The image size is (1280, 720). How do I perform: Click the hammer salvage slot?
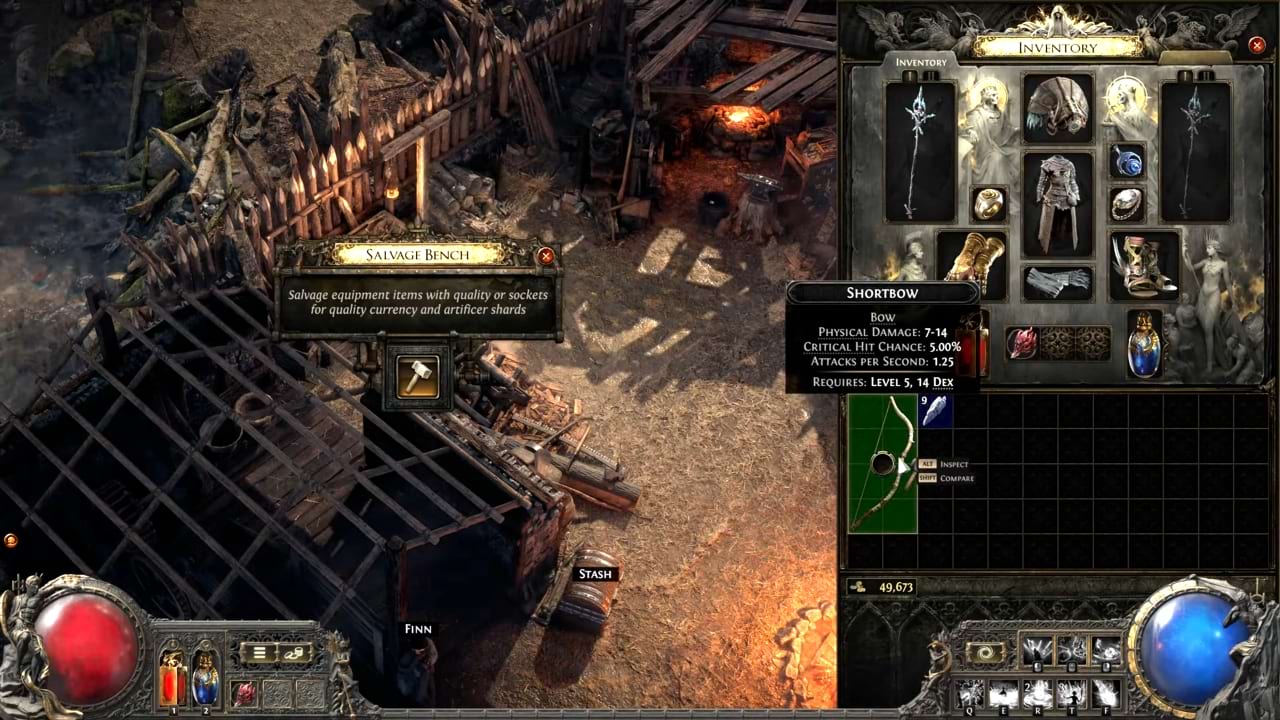pyautogui.click(x=418, y=376)
